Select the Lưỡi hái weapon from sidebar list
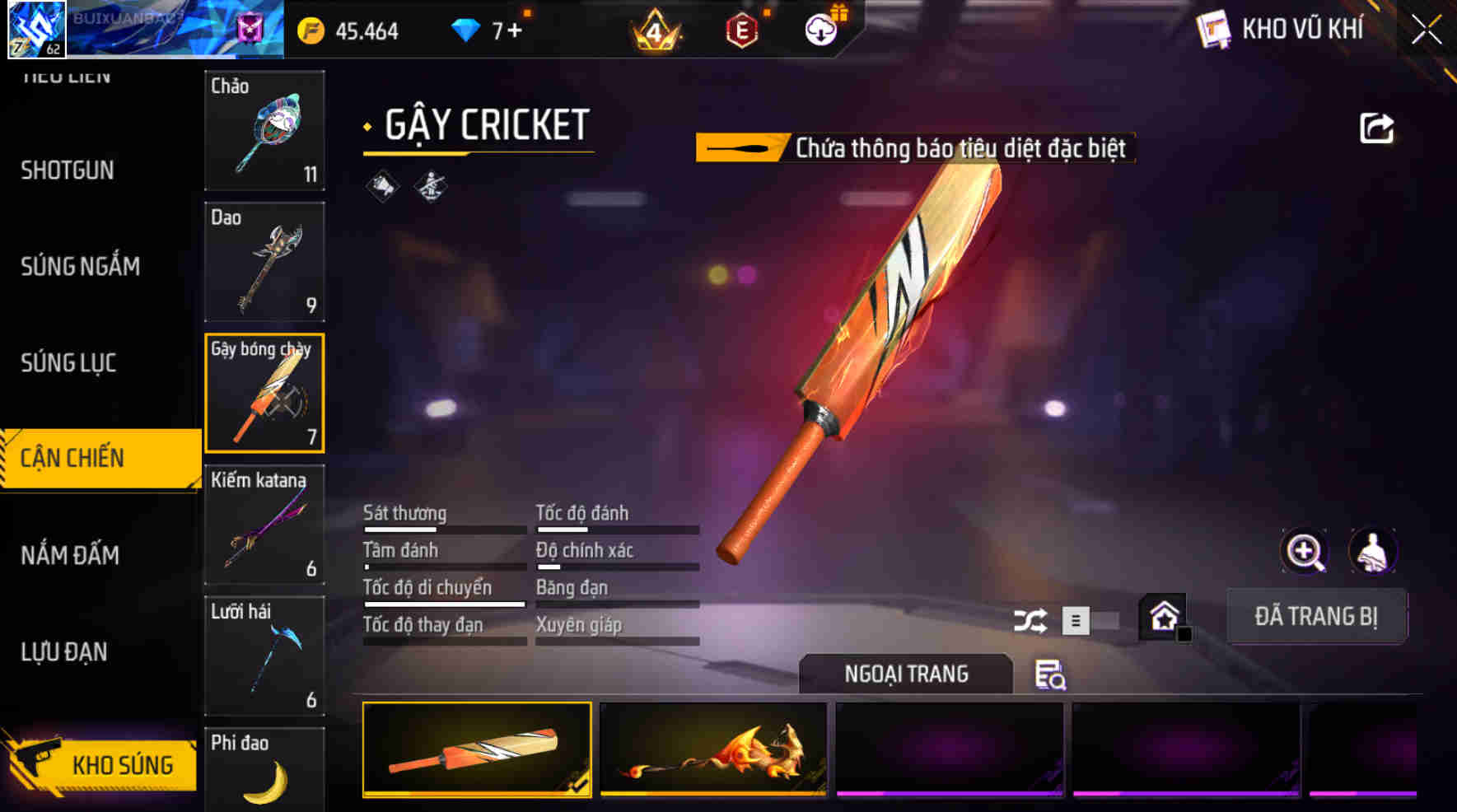This screenshot has width=1457, height=812. 264,655
